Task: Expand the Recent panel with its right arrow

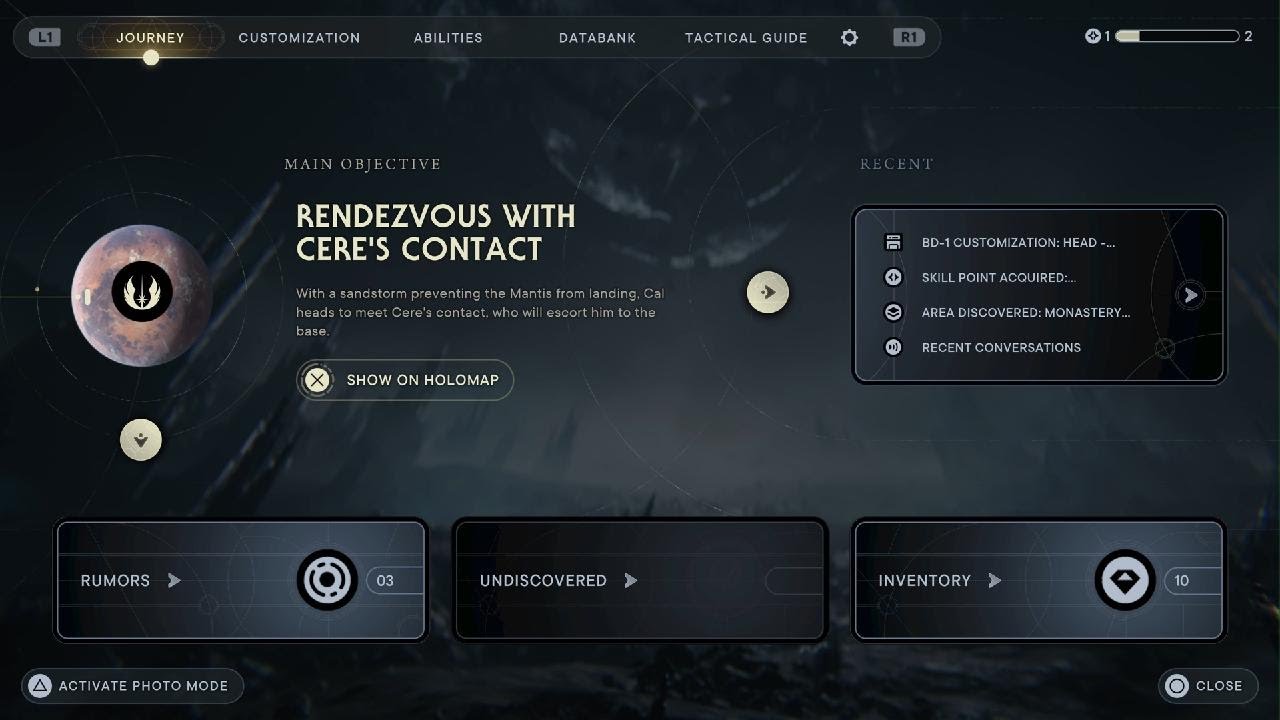Action: click(1190, 295)
